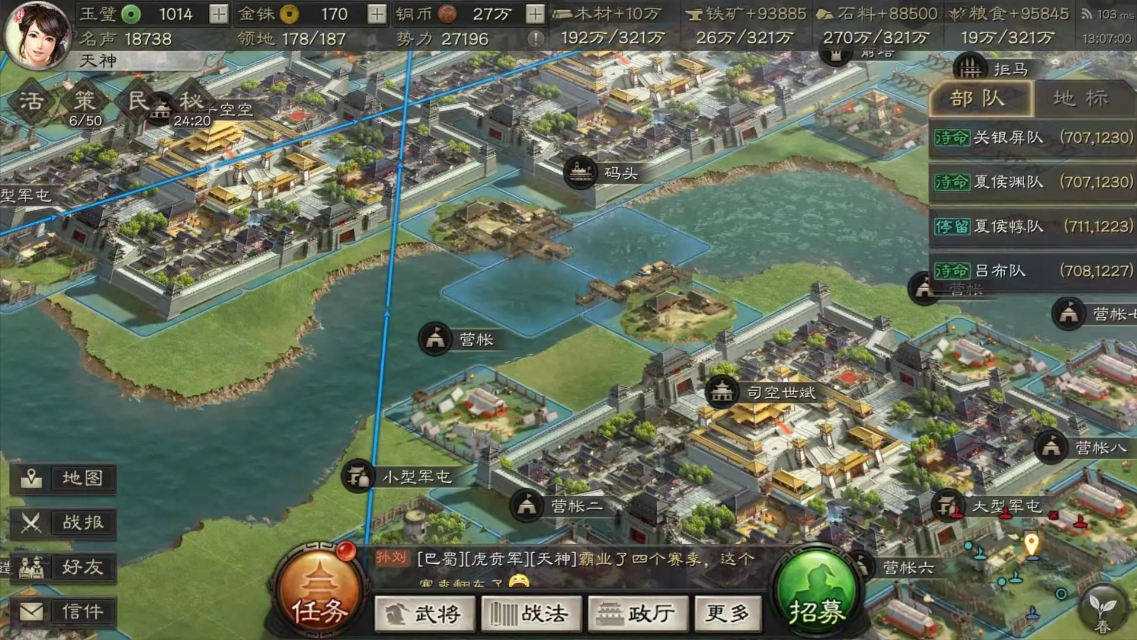Select the 夏侯惇队 troop row
Screen dimensions: 1137x640
[x=1033, y=226]
